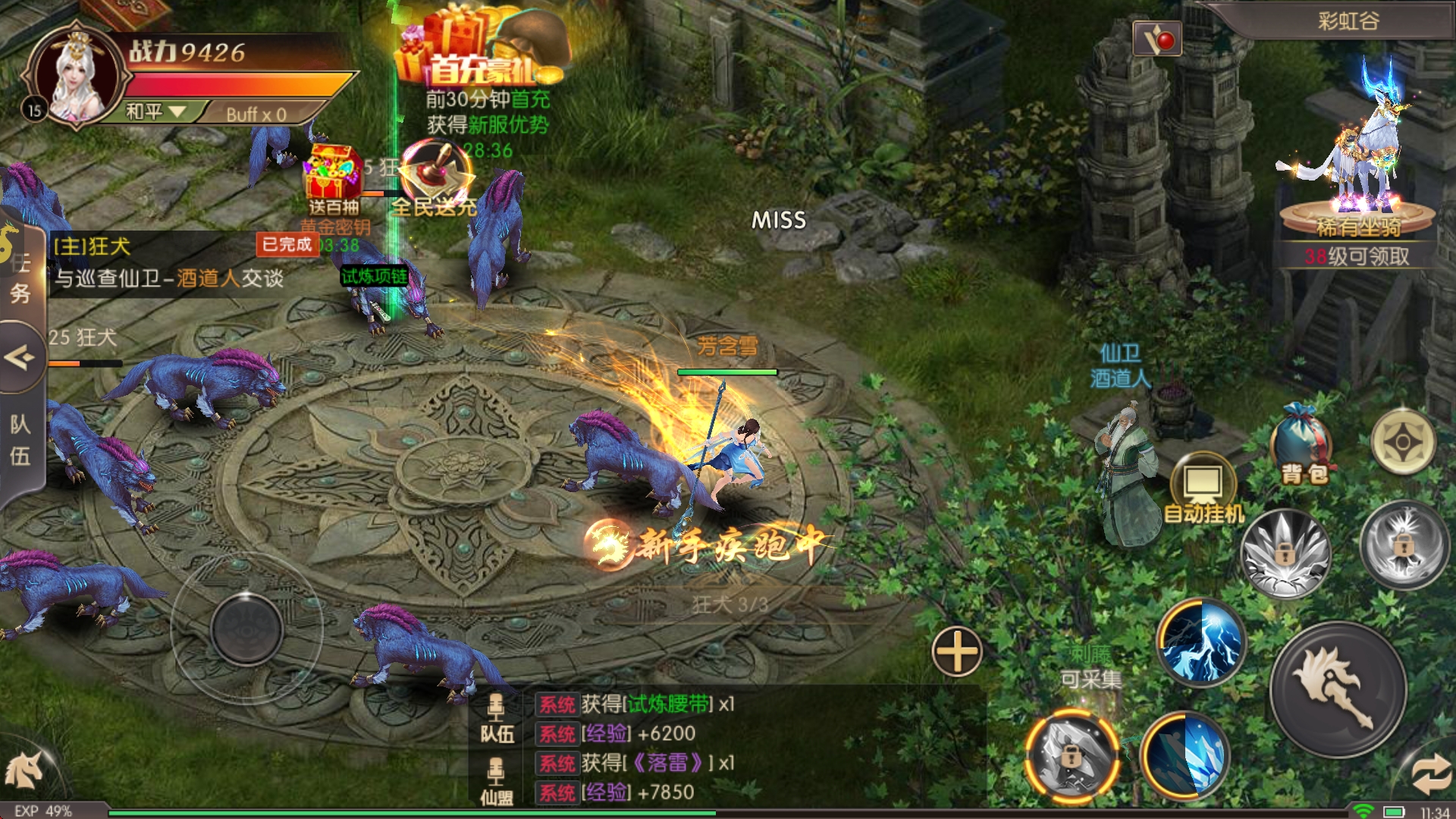The image size is (1456, 819).
Task: Select the 队伍 voice chat channel
Action: point(497,717)
